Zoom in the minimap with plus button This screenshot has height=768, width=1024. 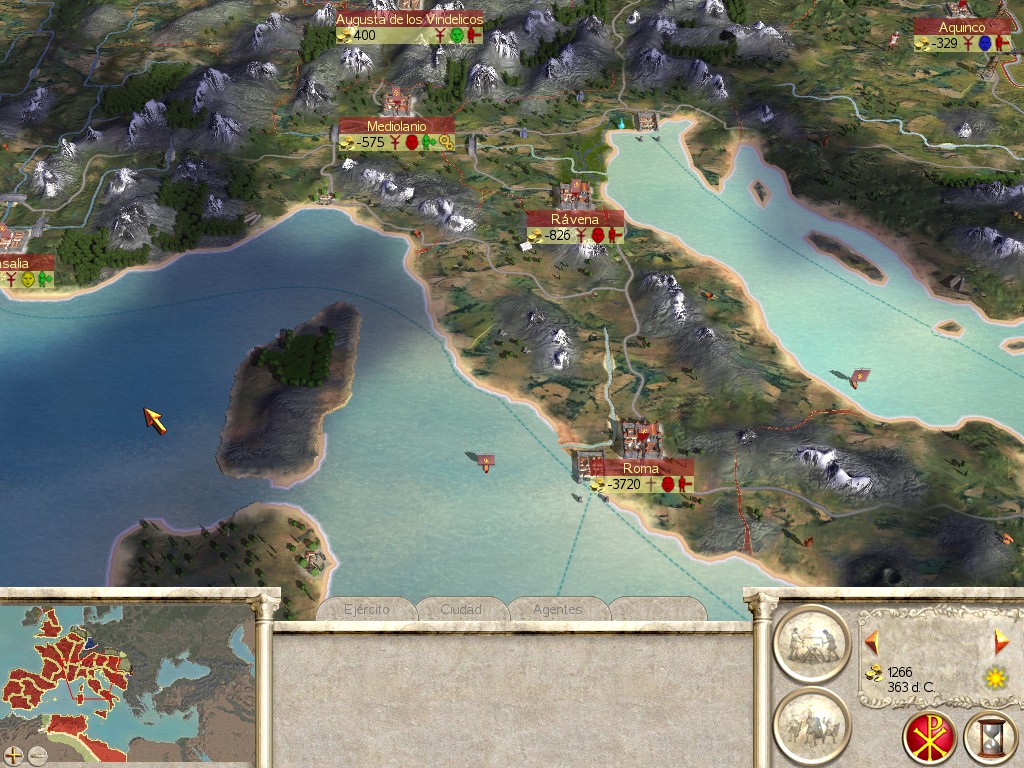point(13,755)
